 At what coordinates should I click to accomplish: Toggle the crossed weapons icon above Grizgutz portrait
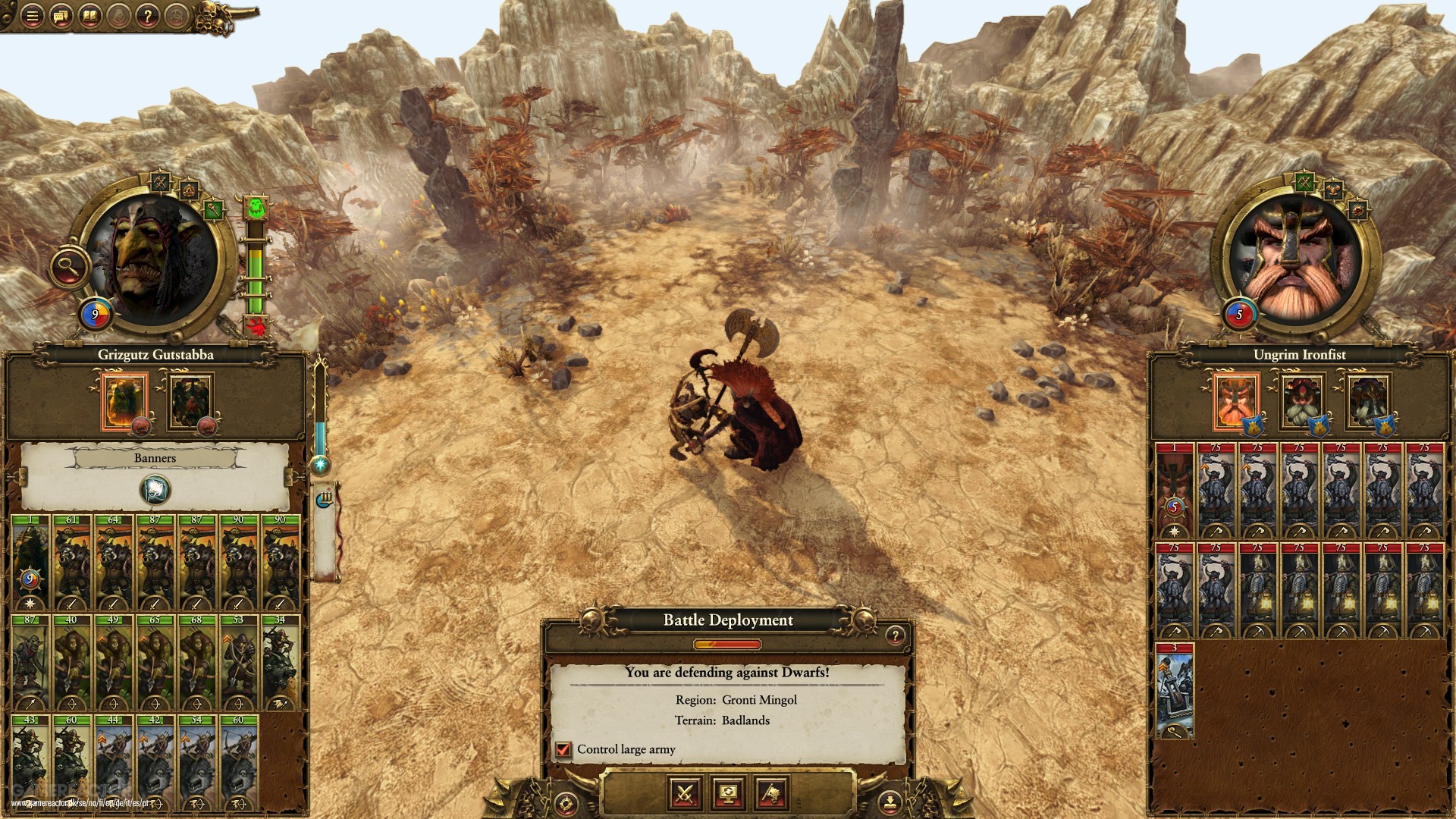[162, 181]
